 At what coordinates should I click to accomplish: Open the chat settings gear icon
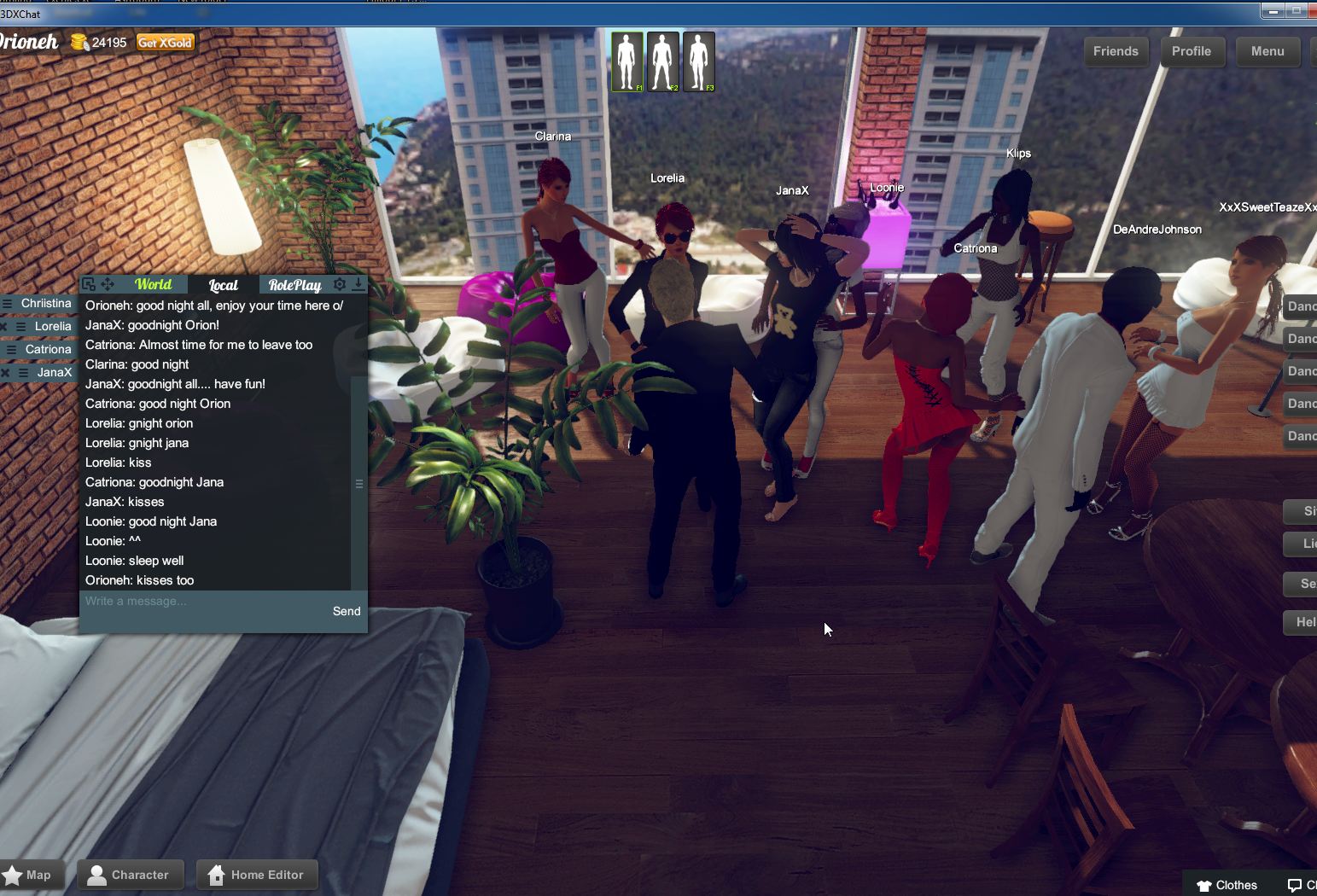[x=340, y=283]
